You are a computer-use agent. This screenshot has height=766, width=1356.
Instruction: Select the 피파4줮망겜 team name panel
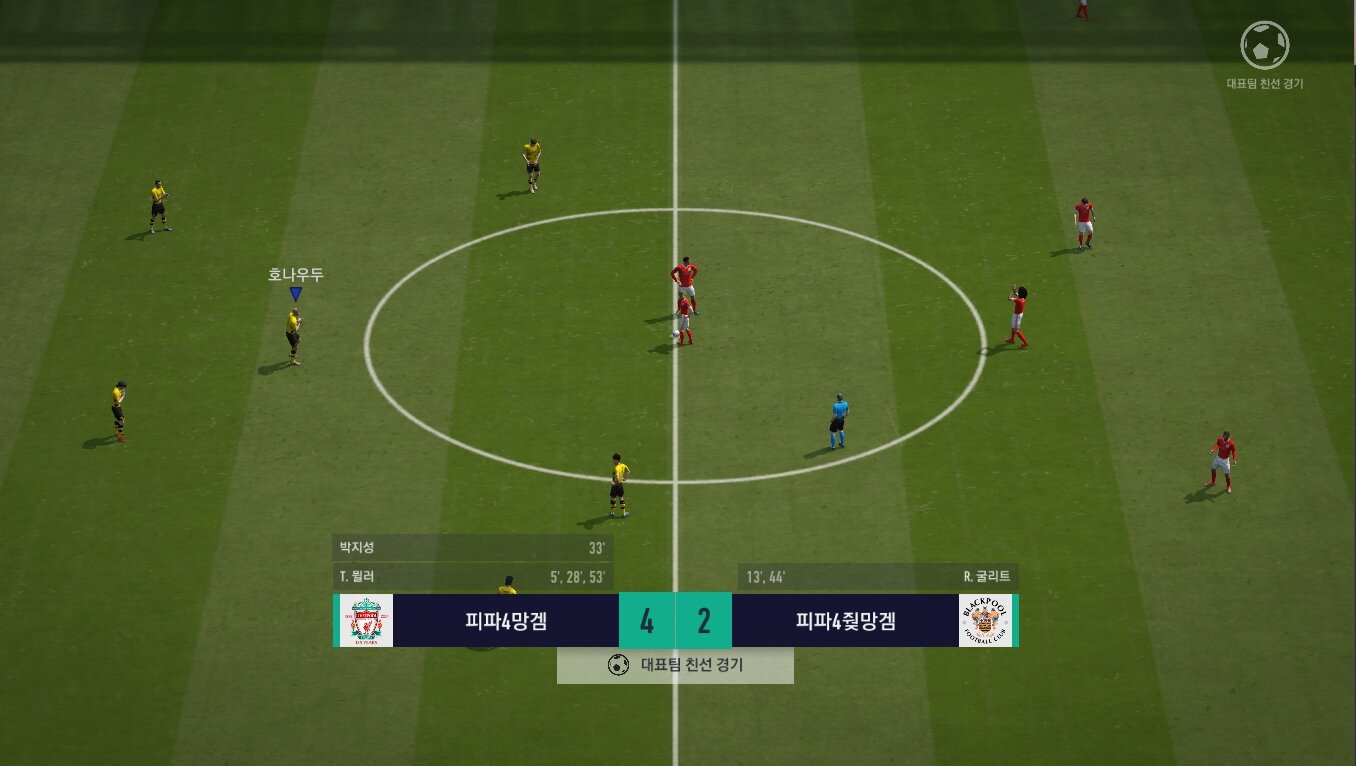click(845, 621)
